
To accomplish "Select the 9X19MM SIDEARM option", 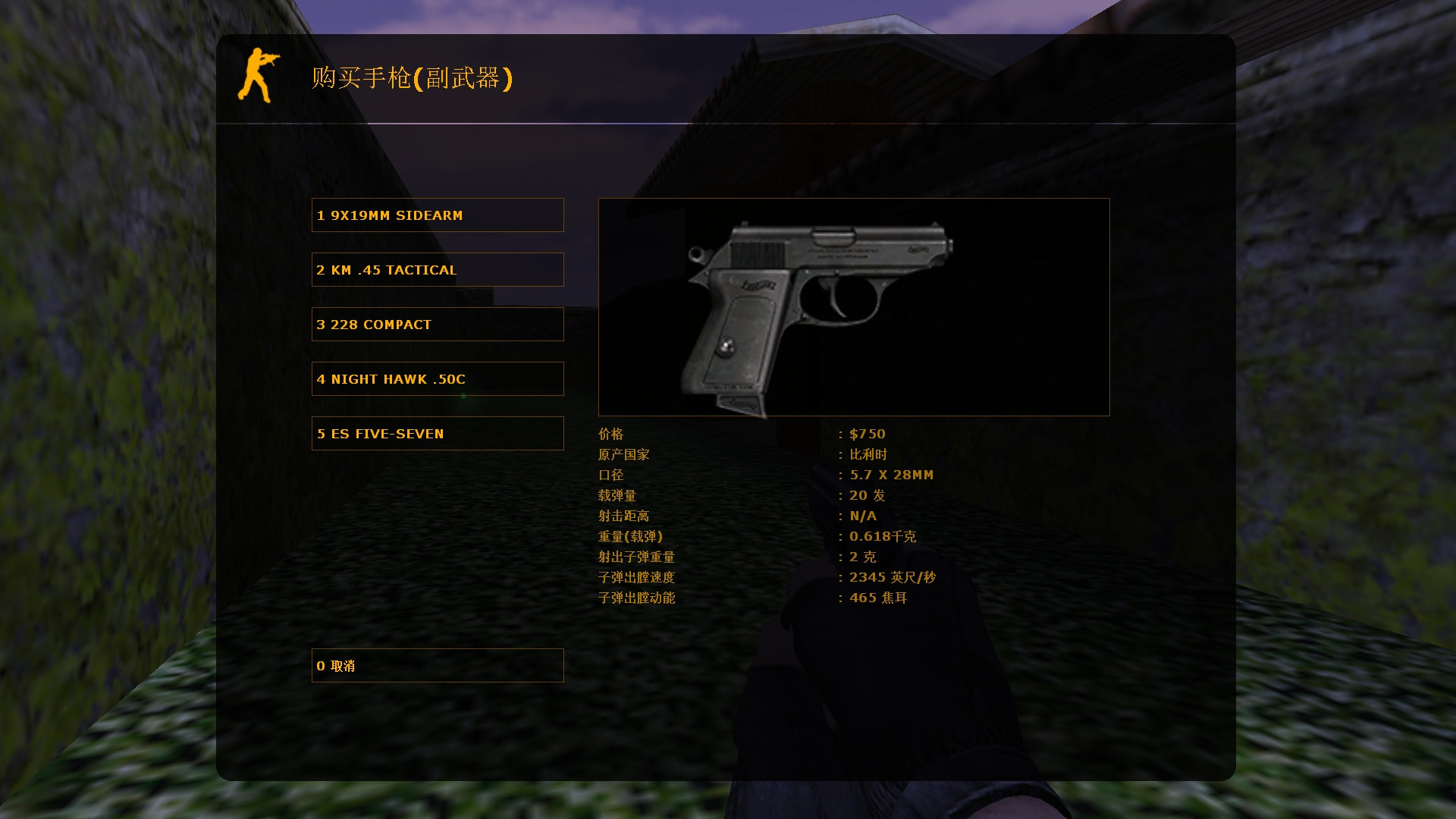I will (437, 215).
